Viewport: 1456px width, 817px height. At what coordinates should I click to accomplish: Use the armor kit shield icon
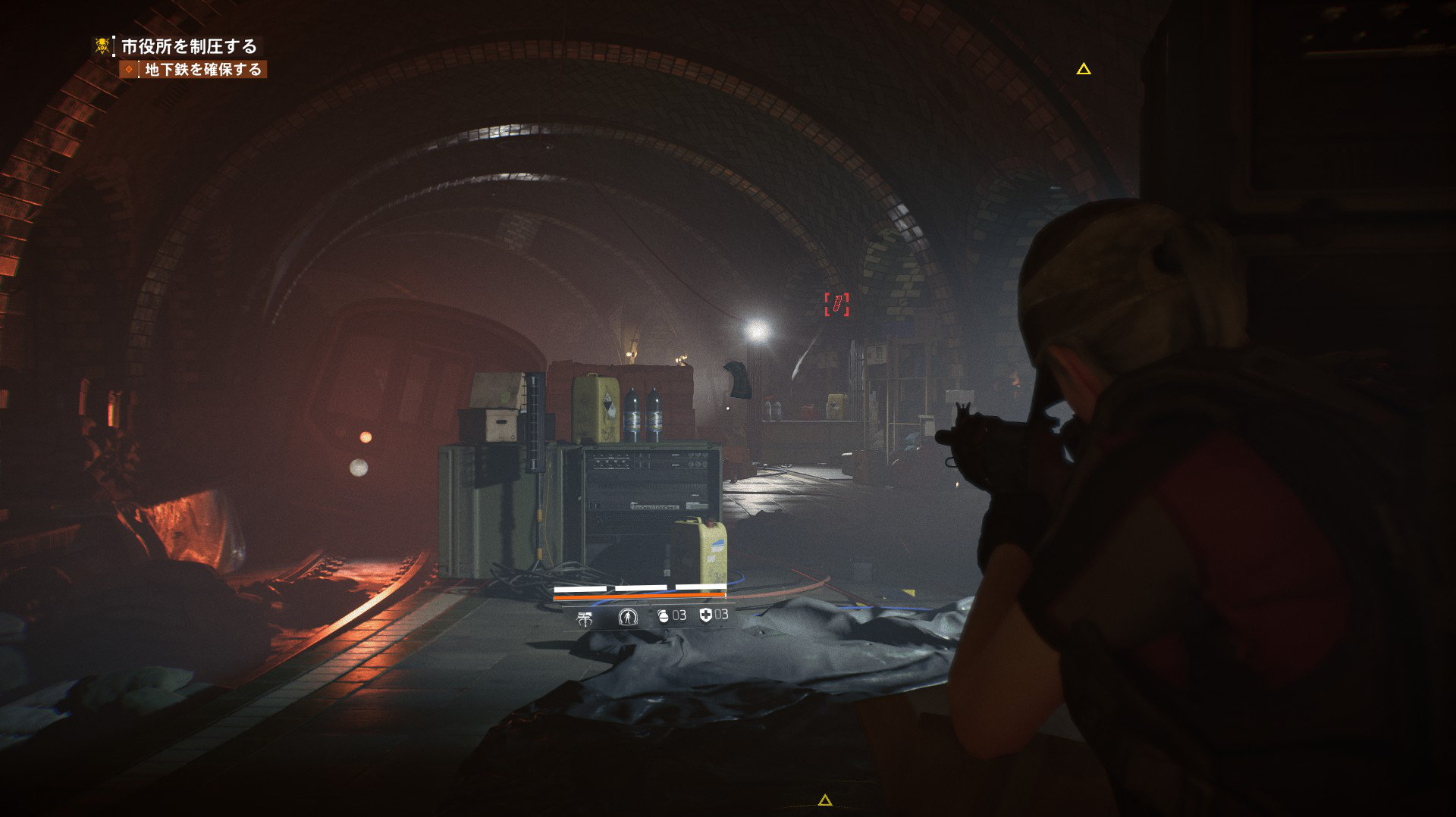(706, 615)
